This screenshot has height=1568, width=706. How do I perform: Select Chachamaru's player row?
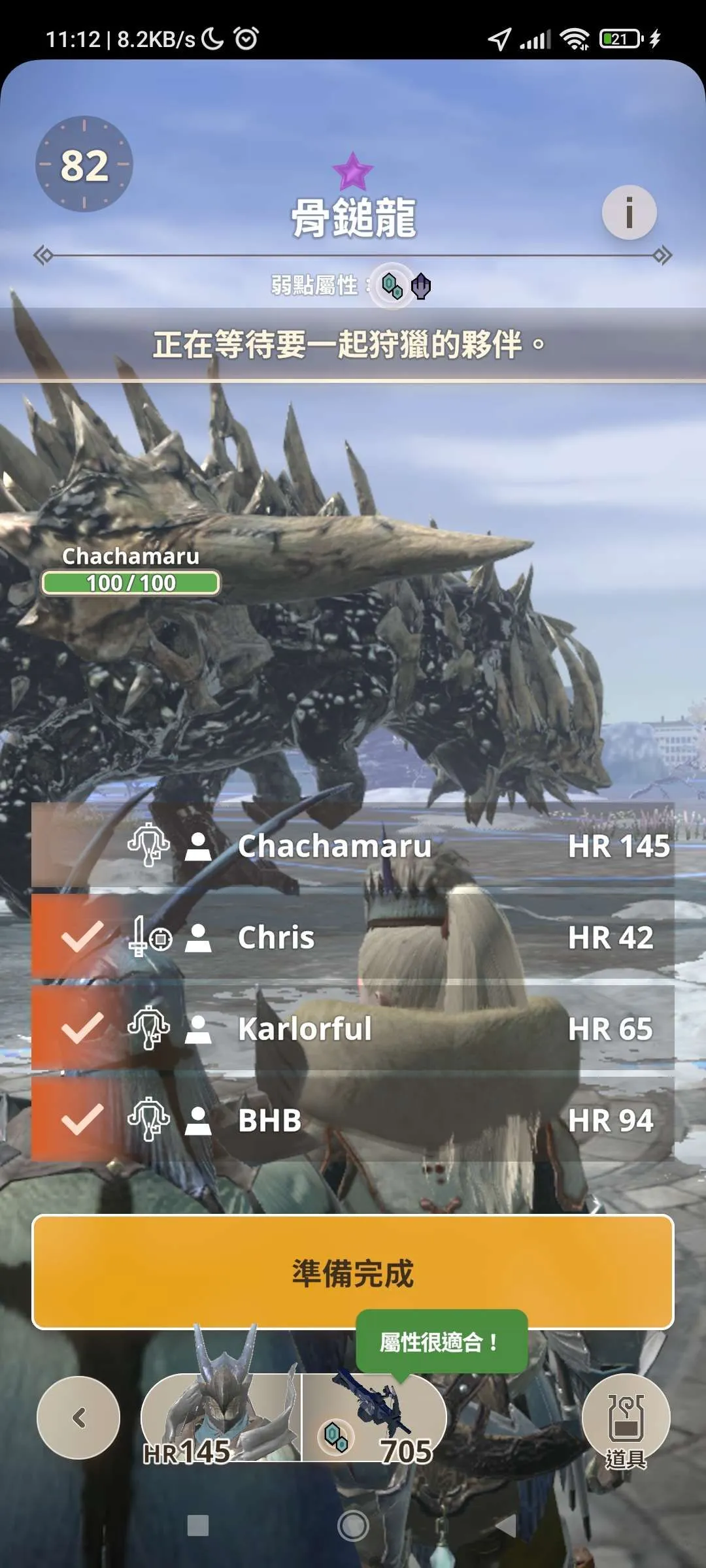point(353,846)
